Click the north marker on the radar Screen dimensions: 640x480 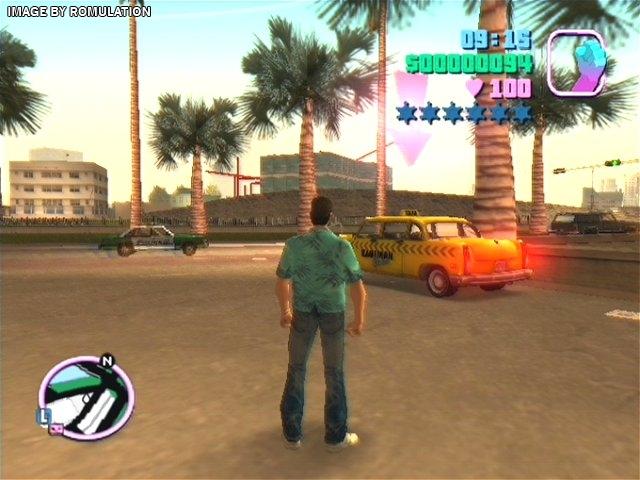point(108,361)
